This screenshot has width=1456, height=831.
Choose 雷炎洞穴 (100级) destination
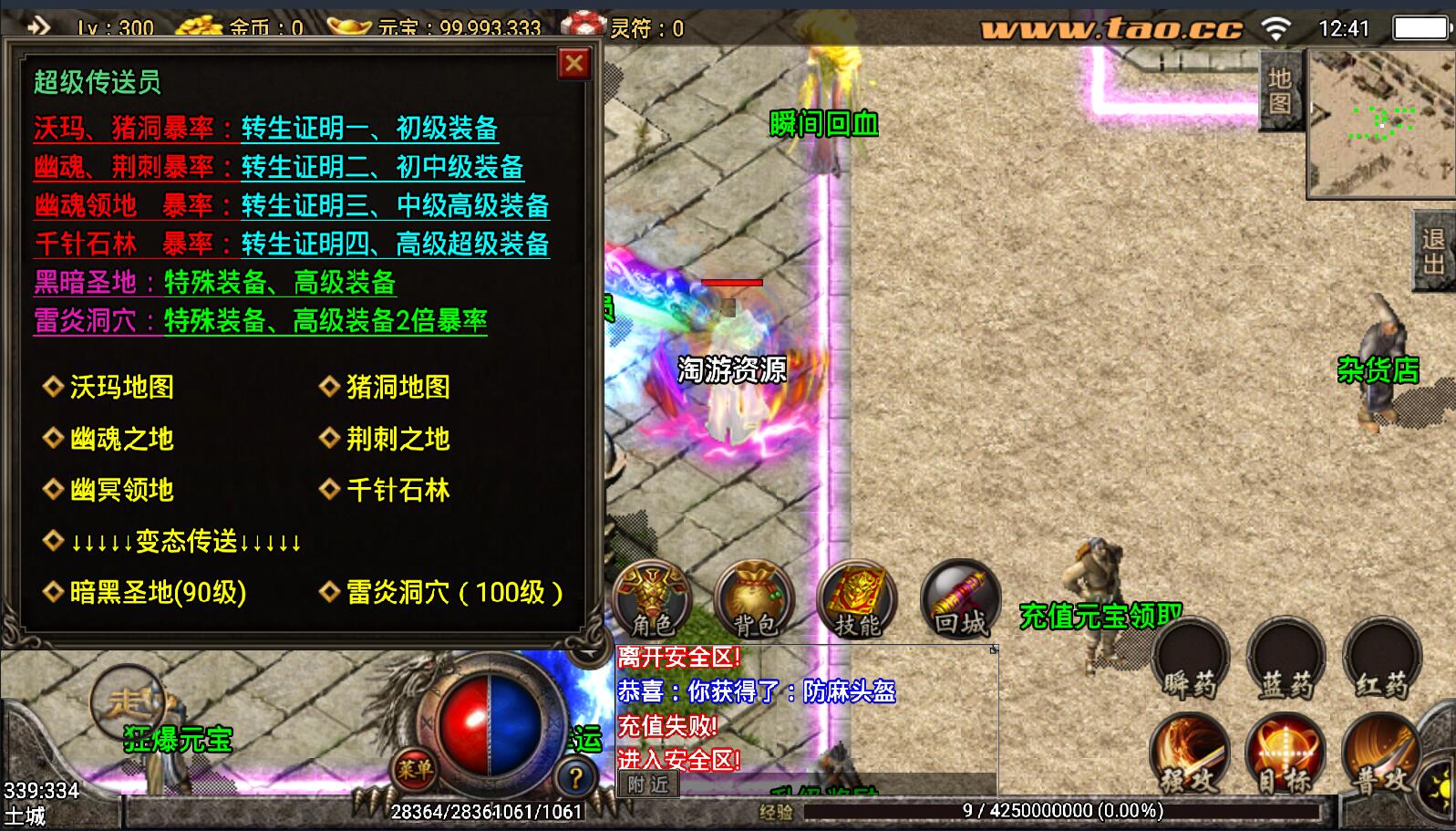point(453,592)
